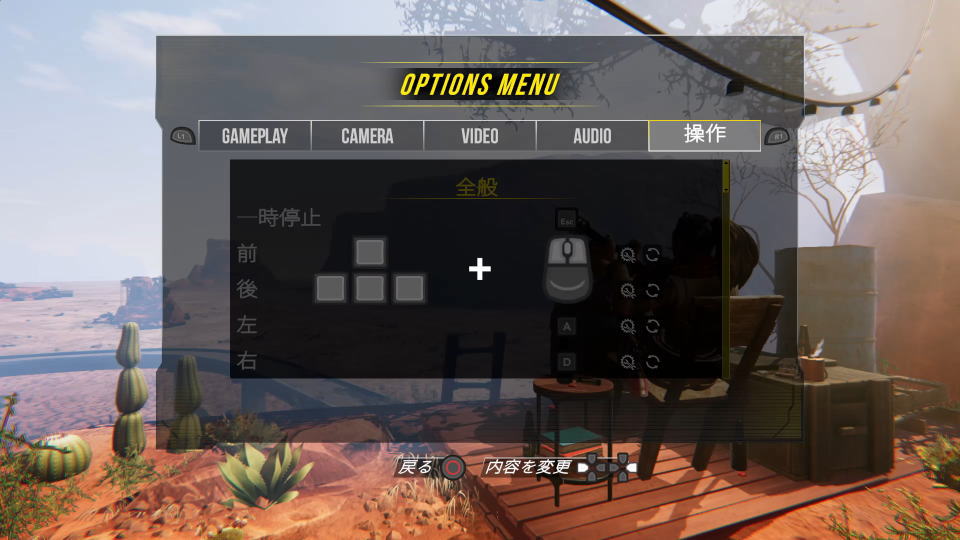
Task: Go to the AUDIO tab
Action: (592, 136)
